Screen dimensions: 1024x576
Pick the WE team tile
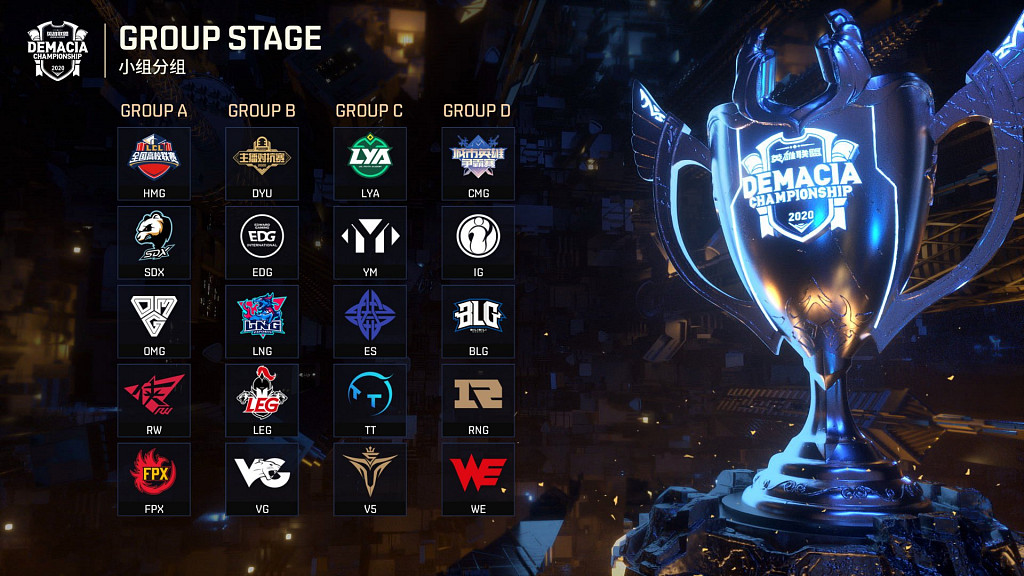(478, 479)
